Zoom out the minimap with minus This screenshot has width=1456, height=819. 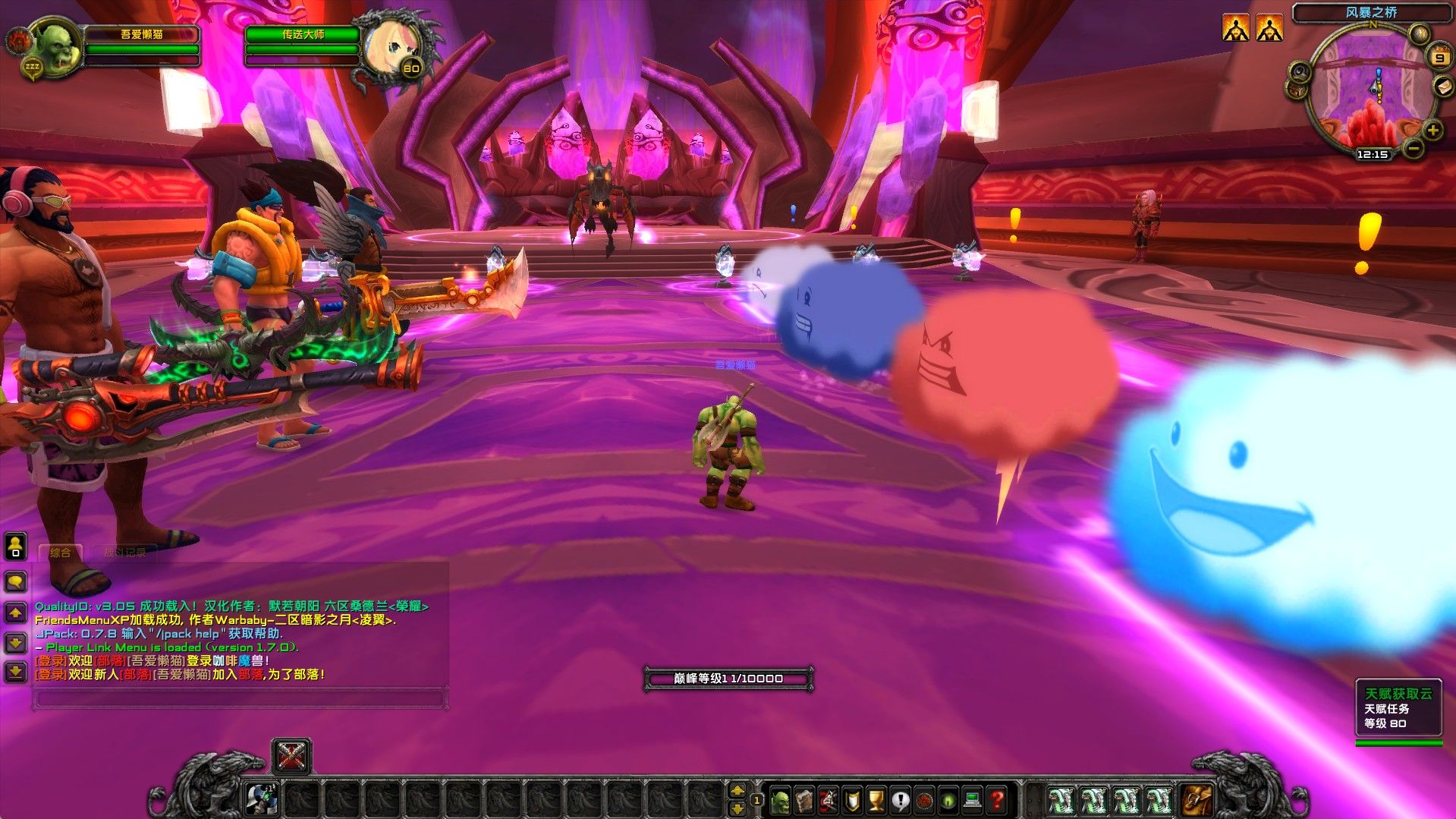click(1413, 148)
